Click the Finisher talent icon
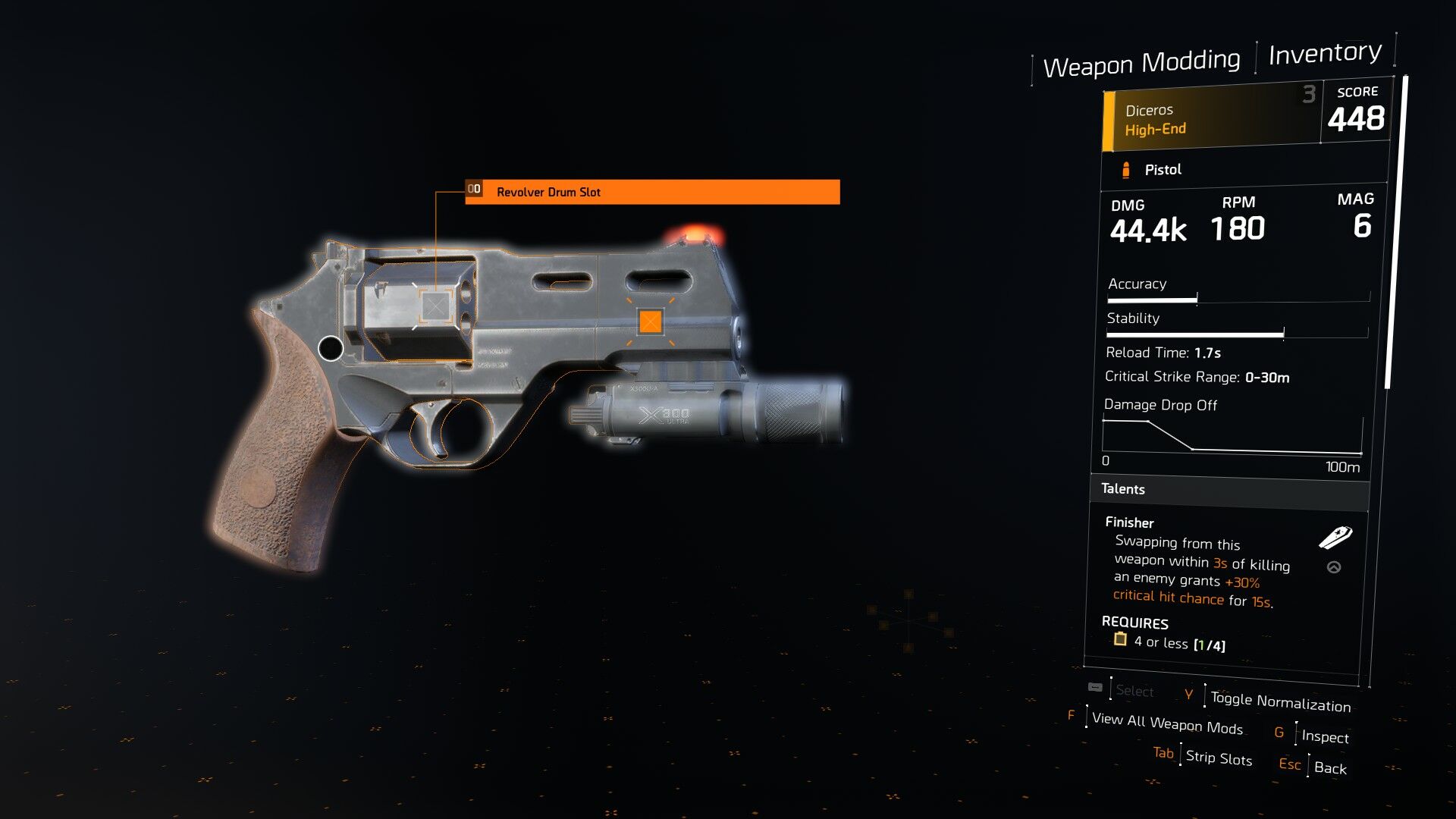The height and width of the screenshot is (819, 1456). pos(1335,538)
